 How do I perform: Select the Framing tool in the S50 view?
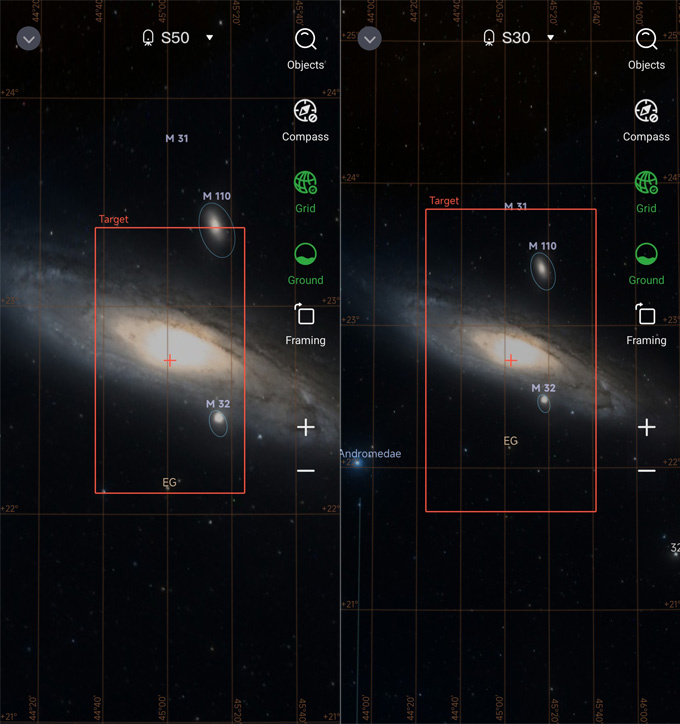coord(306,316)
